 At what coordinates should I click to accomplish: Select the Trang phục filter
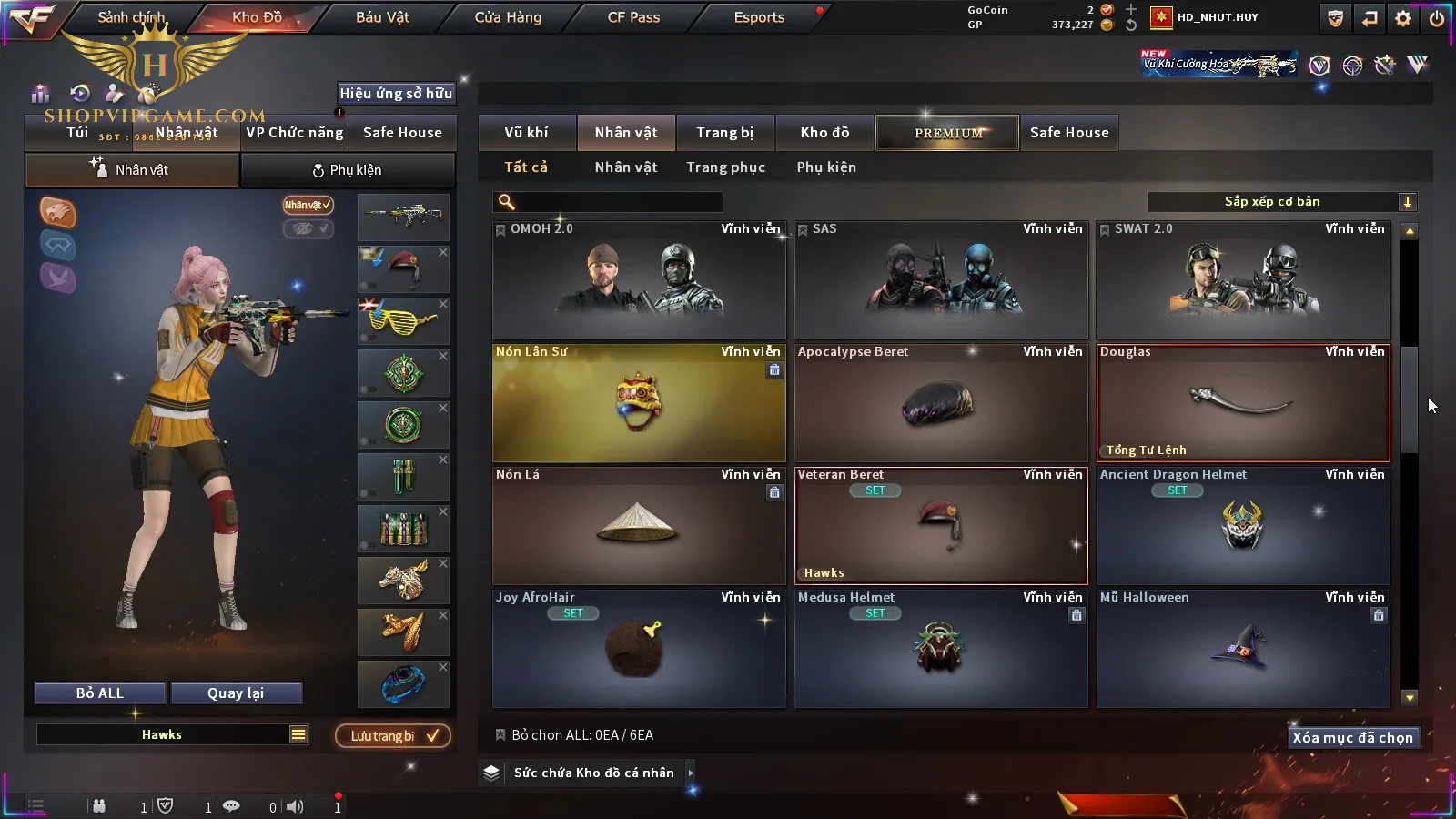pyautogui.click(x=725, y=167)
